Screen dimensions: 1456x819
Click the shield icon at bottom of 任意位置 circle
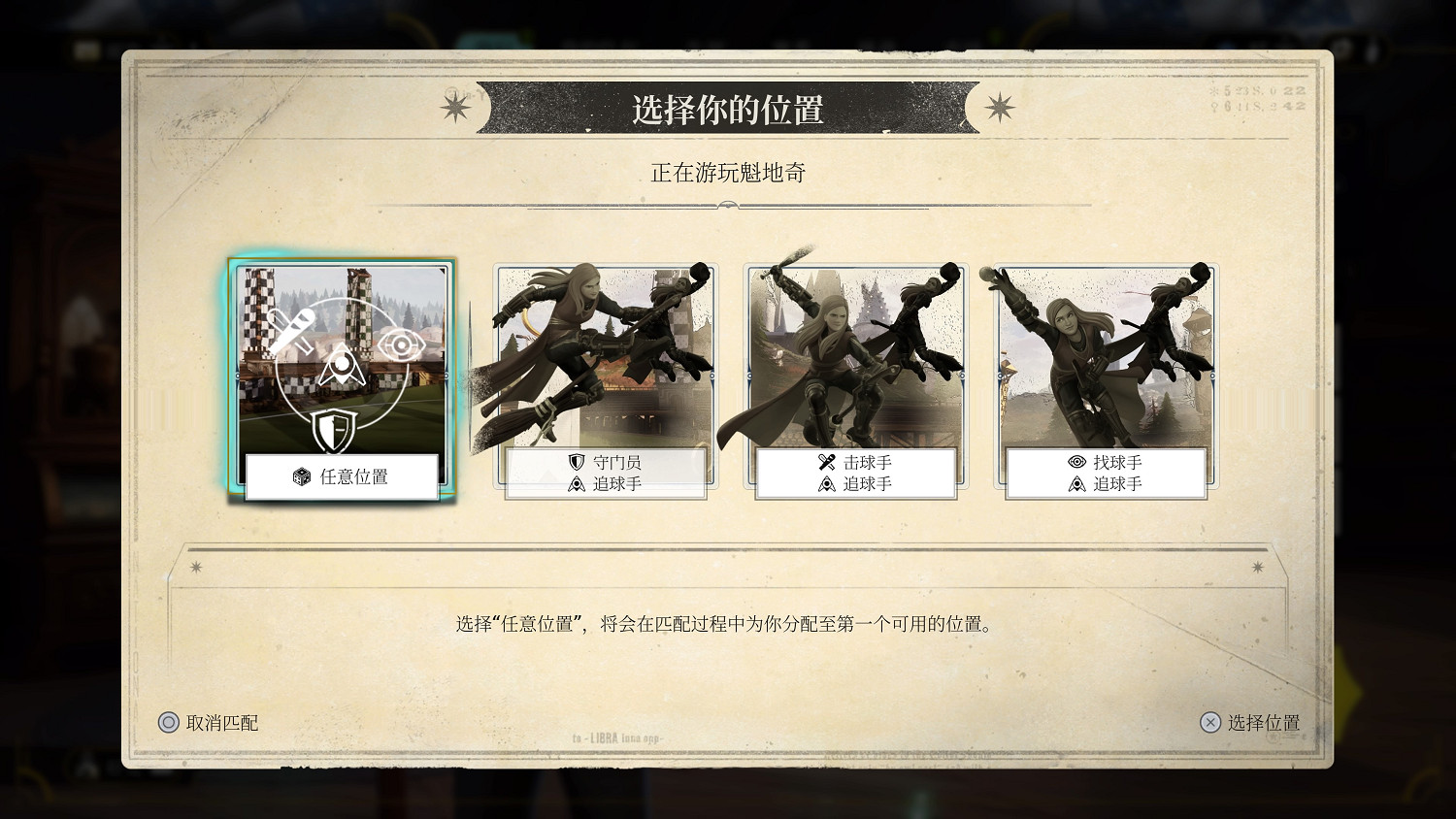click(332, 431)
